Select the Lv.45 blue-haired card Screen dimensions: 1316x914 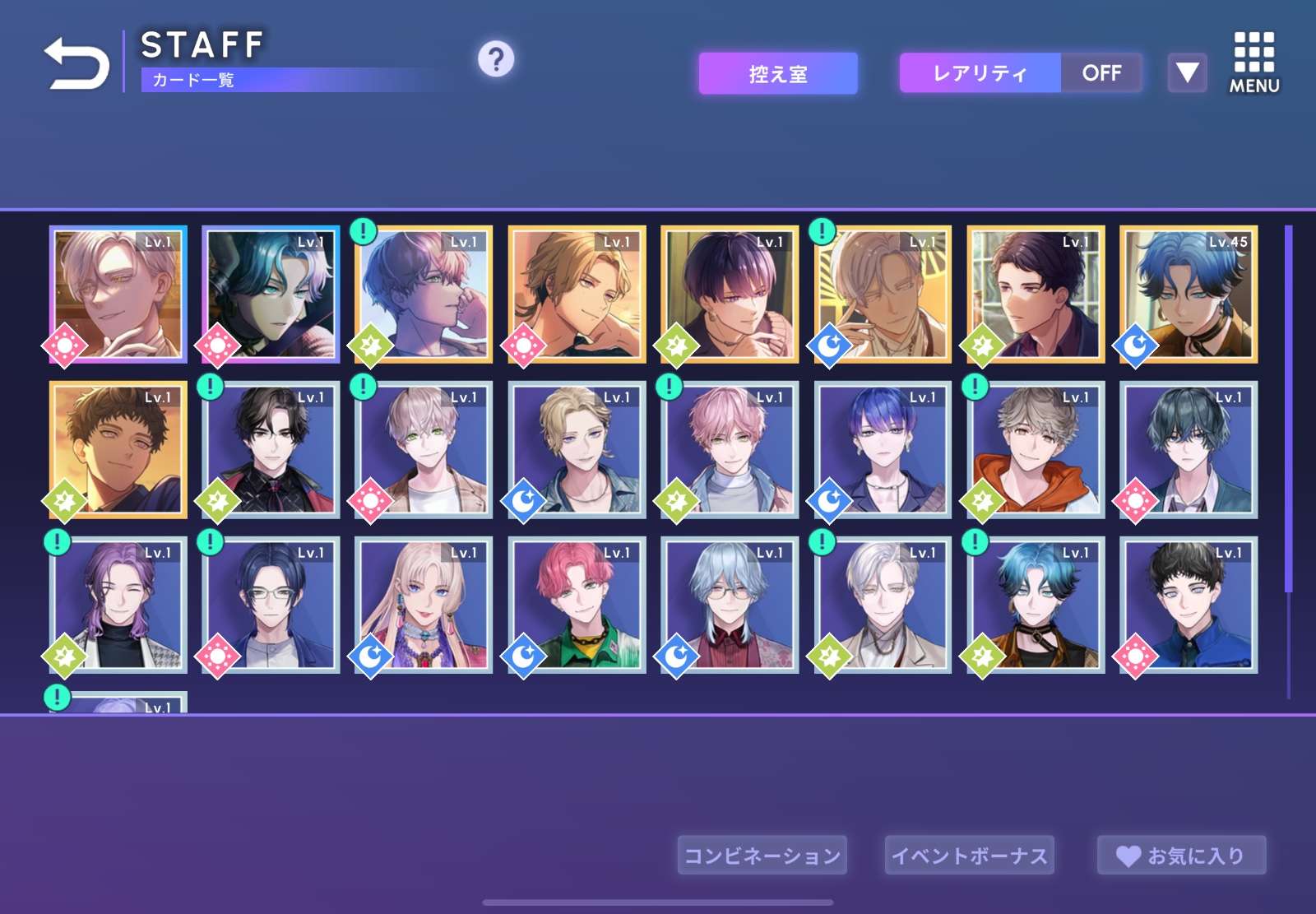(x=1189, y=295)
